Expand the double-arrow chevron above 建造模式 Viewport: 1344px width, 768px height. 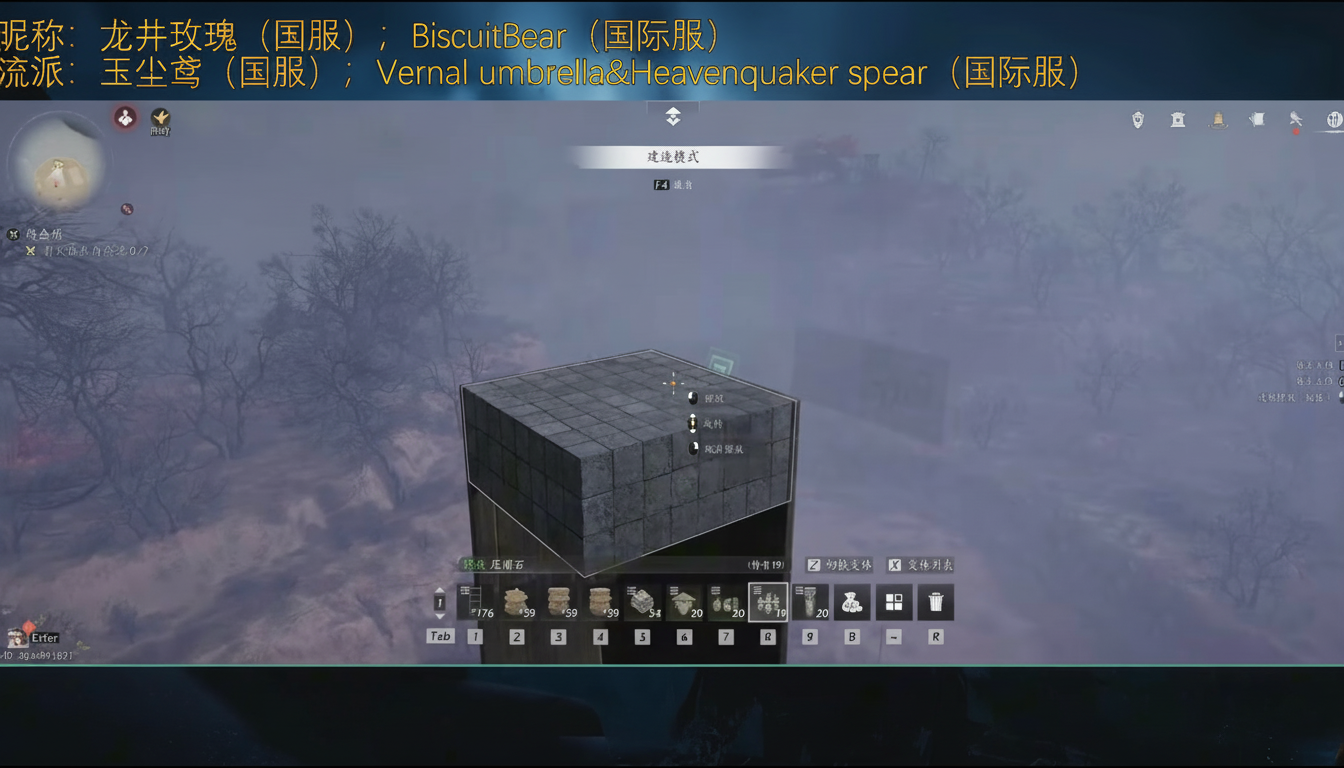tap(672, 117)
